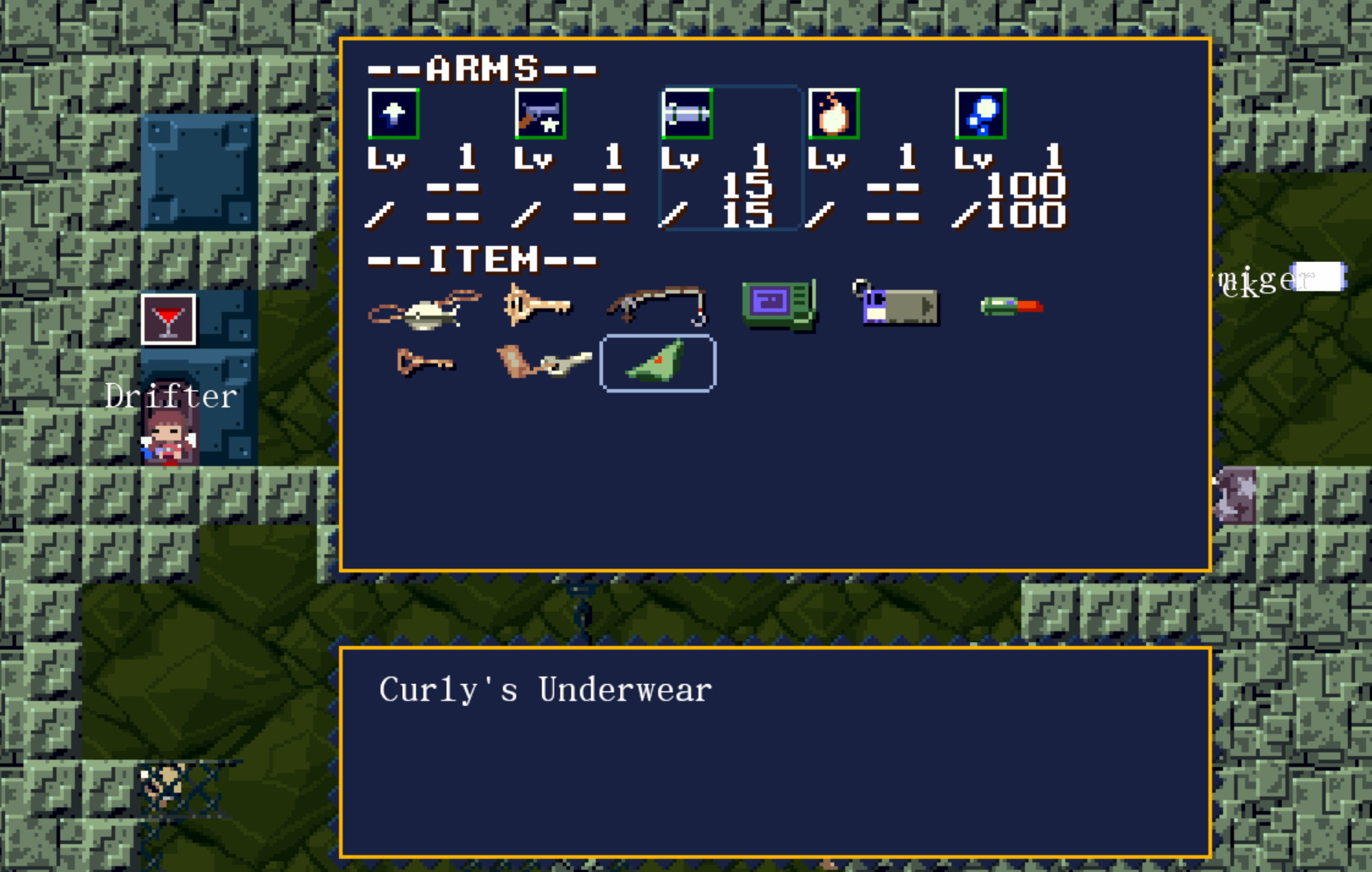Viewport: 1372px width, 872px height.
Task: Select the fishing rod with hook item
Action: click(657, 305)
